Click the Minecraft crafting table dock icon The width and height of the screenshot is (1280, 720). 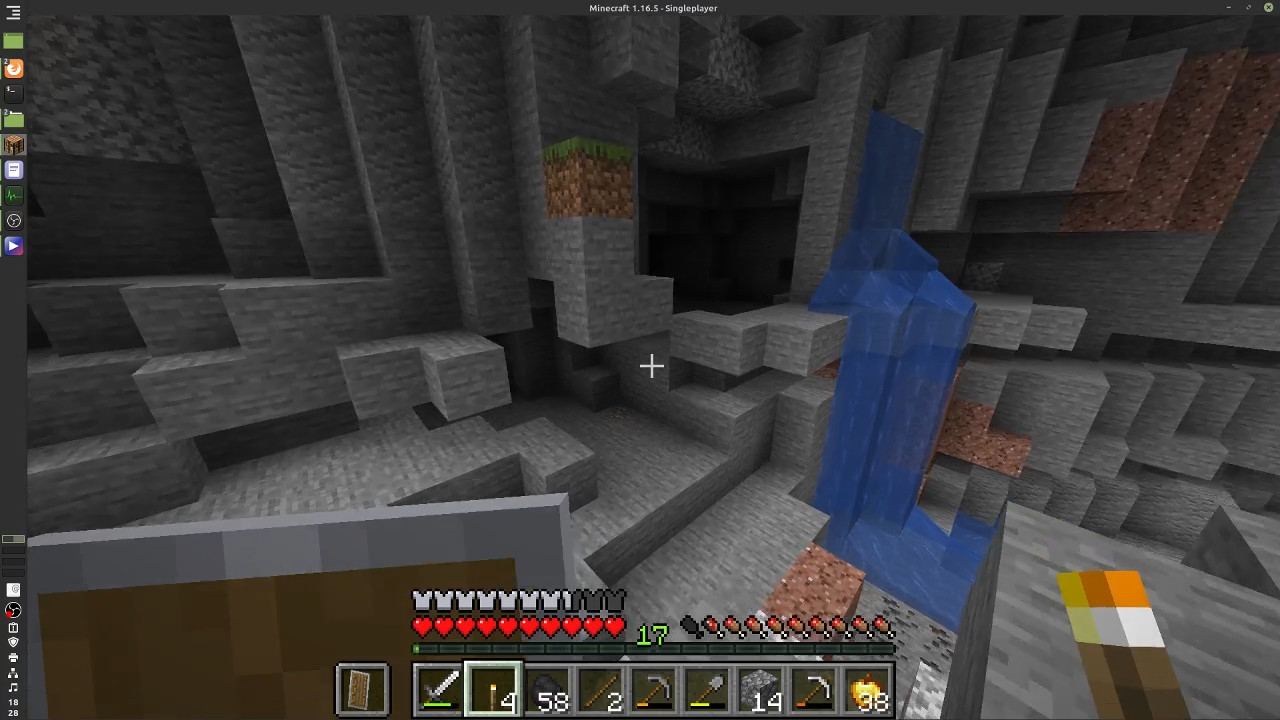click(x=13, y=145)
